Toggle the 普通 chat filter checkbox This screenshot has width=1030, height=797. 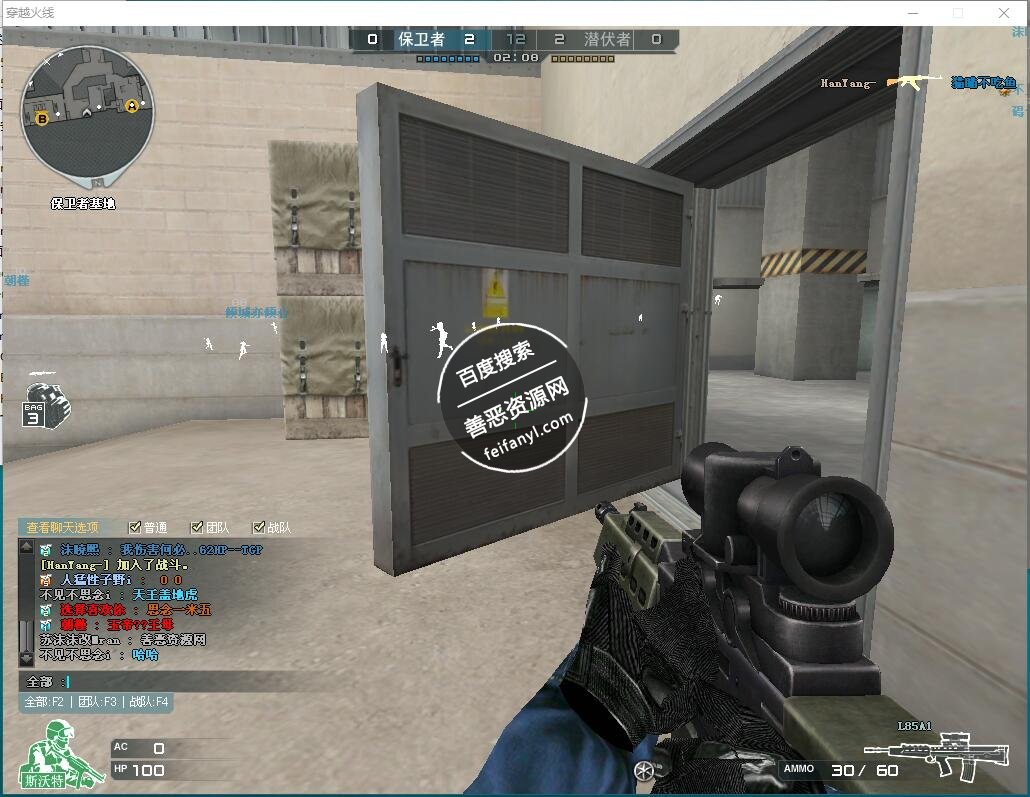(x=135, y=527)
